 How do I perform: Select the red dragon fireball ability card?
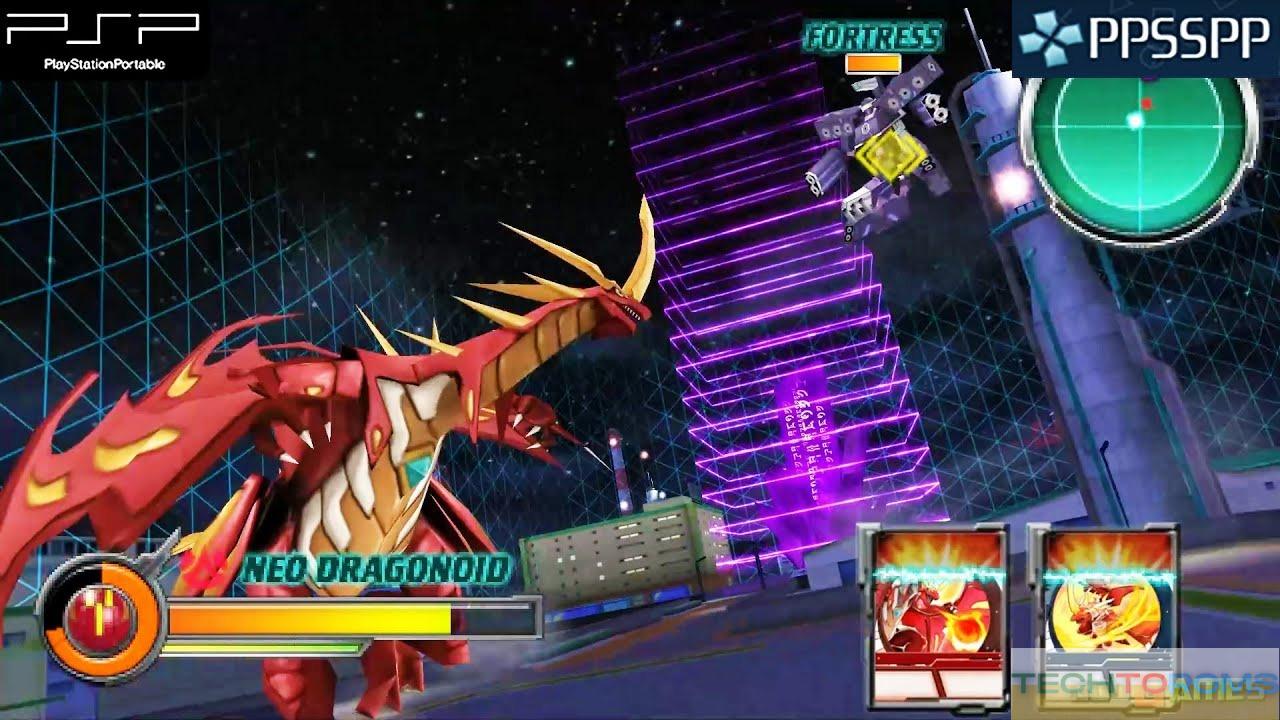tap(934, 614)
